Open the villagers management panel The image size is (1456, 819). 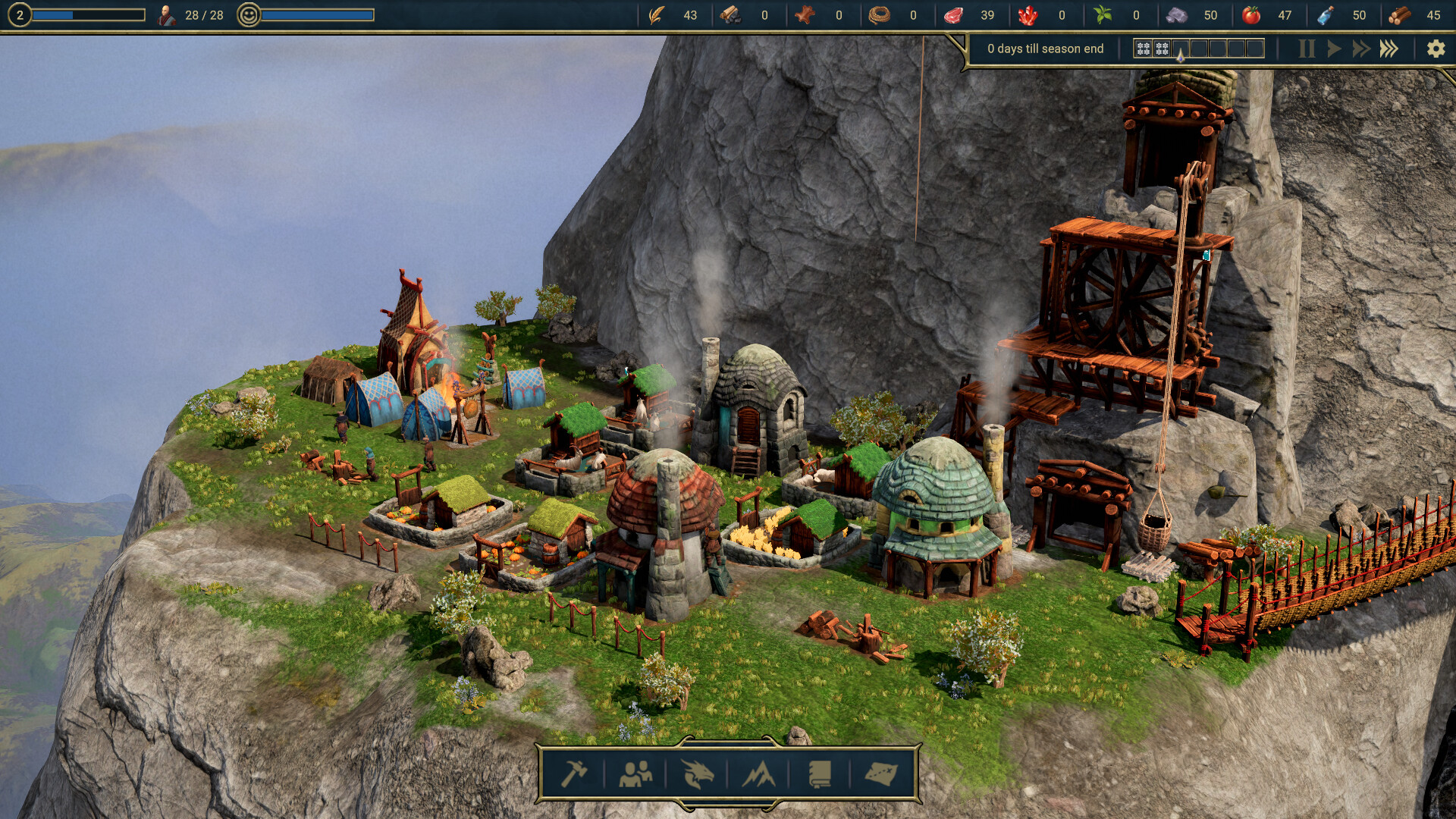[635, 773]
